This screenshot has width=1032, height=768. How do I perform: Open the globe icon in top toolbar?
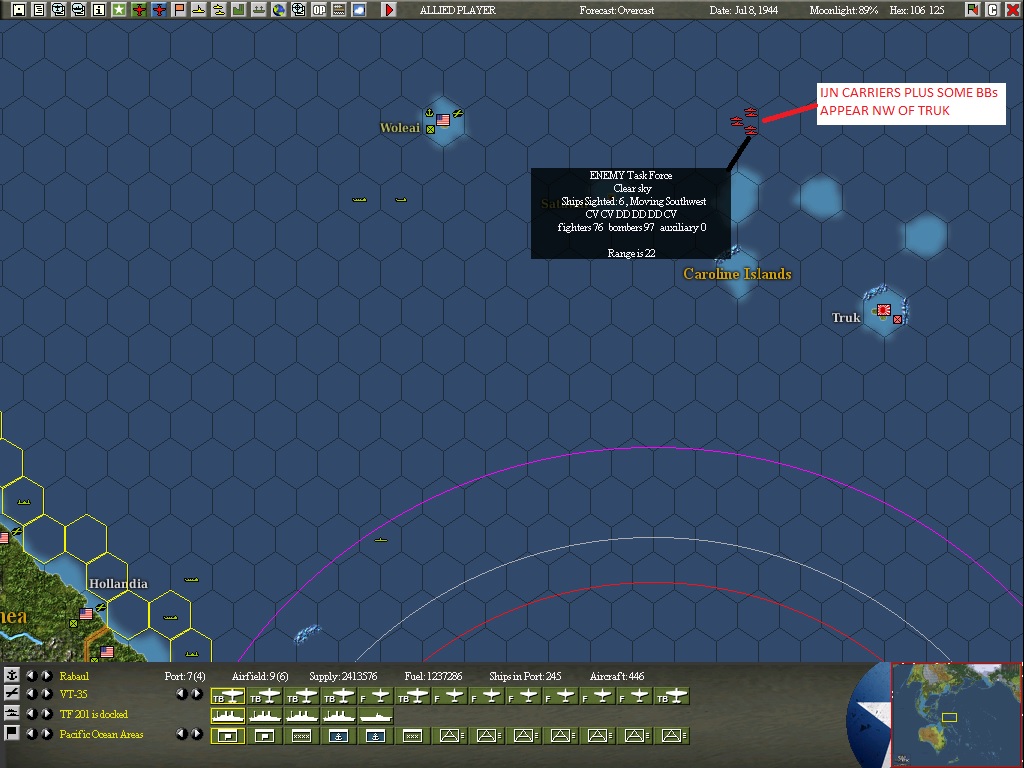pyautogui.click(x=279, y=10)
